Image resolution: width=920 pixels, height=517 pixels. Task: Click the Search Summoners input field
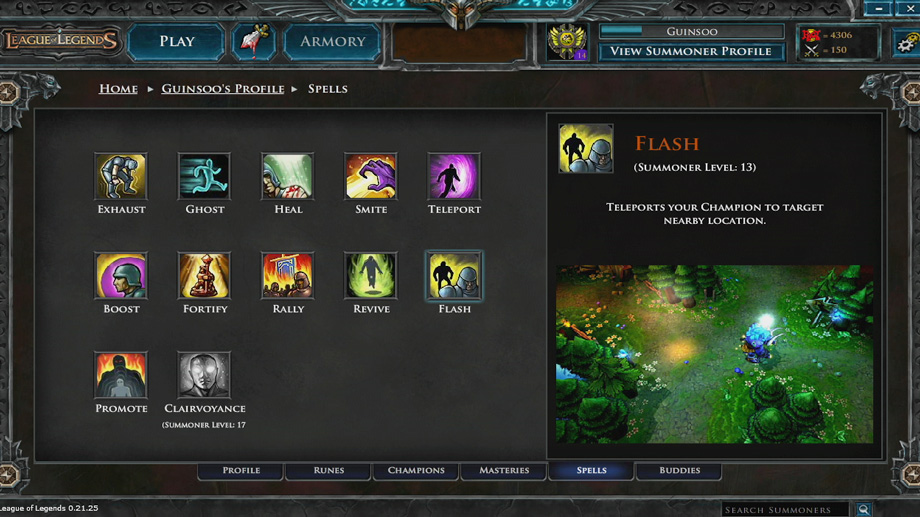tap(785, 510)
